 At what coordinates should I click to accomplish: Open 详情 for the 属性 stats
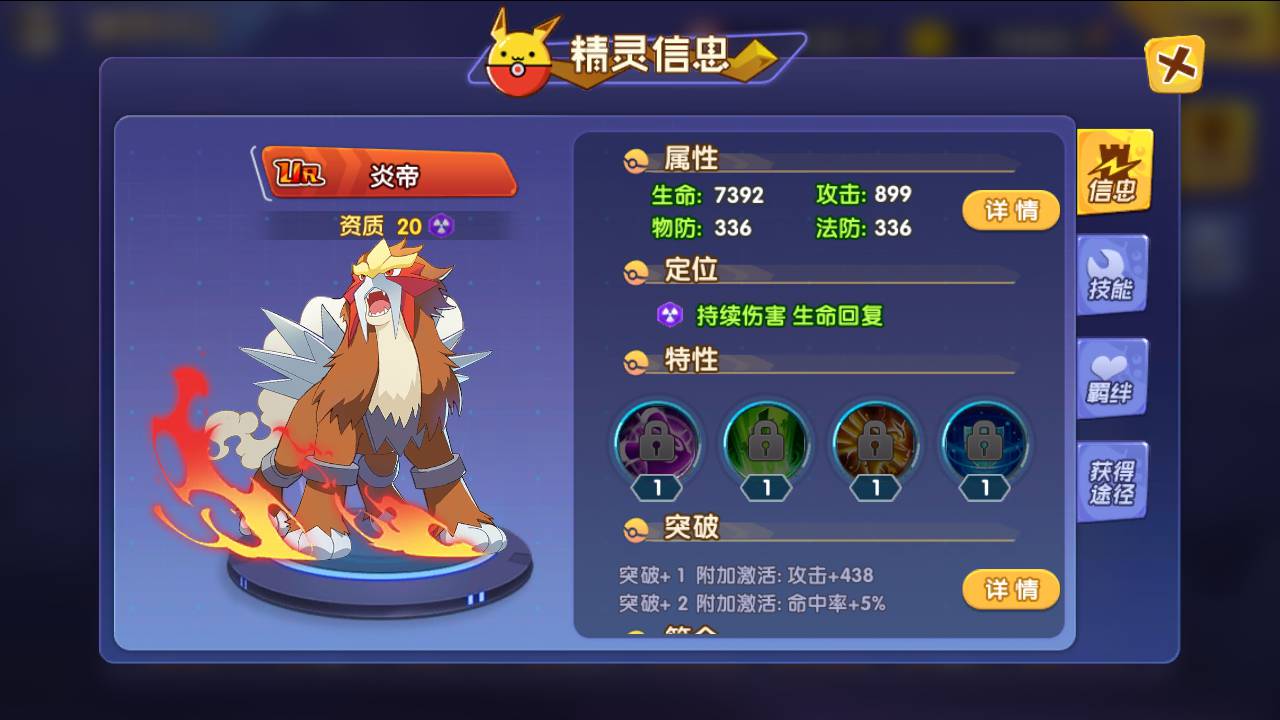click(x=1010, y=210)
